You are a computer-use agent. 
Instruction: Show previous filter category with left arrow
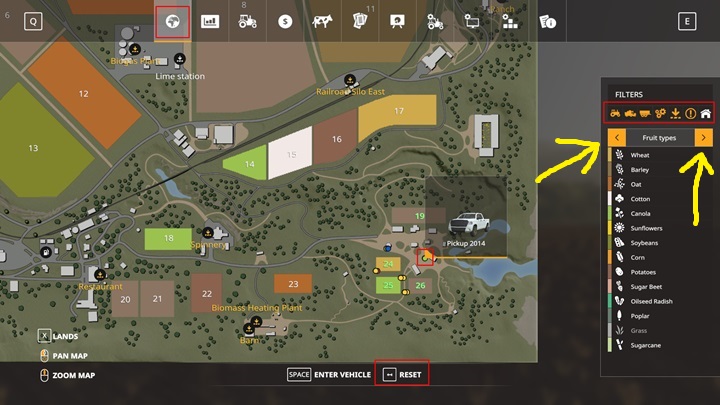617,137
